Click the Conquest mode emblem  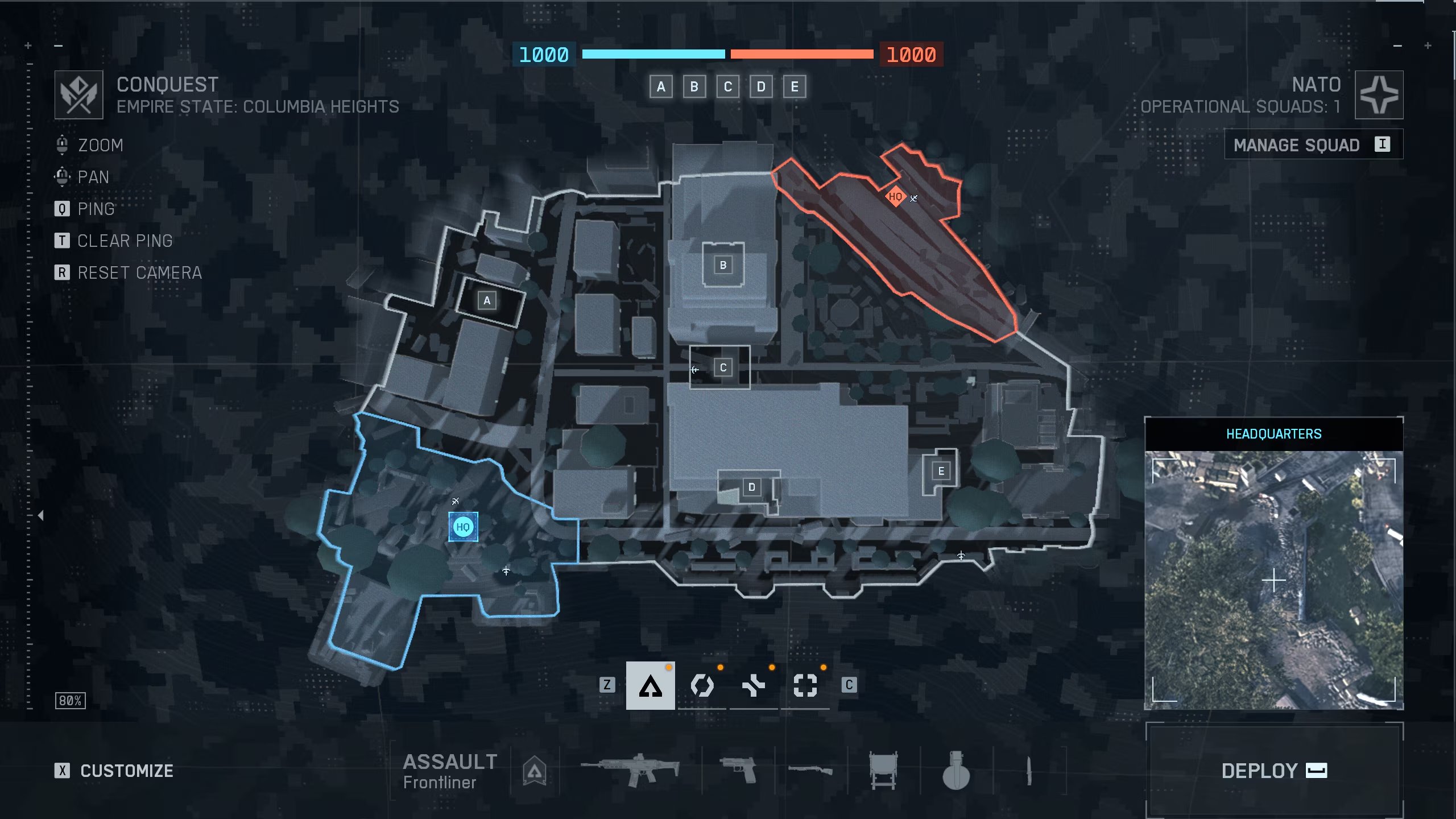click(78, 94)
